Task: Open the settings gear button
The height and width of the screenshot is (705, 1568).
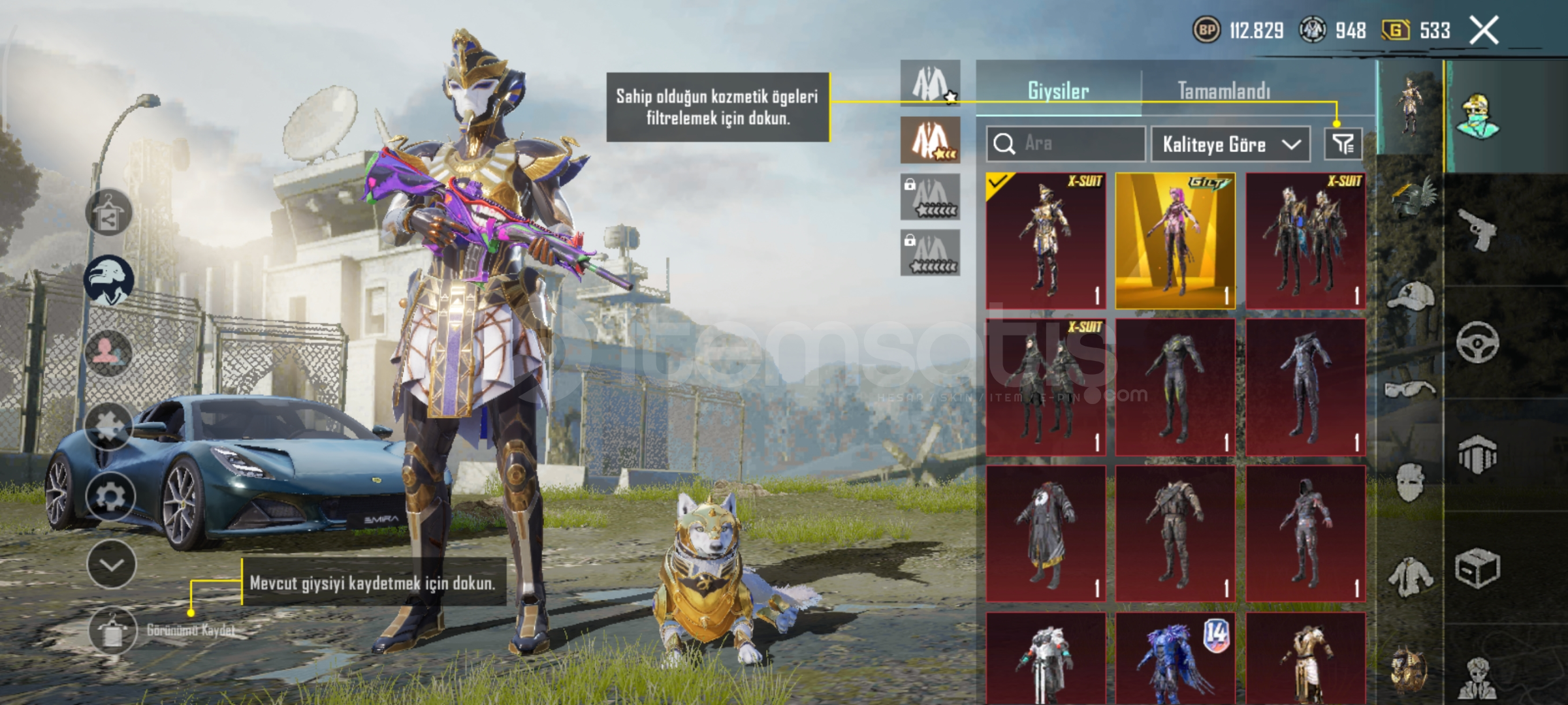Action: pyautogui.click(x=110, y=497)
